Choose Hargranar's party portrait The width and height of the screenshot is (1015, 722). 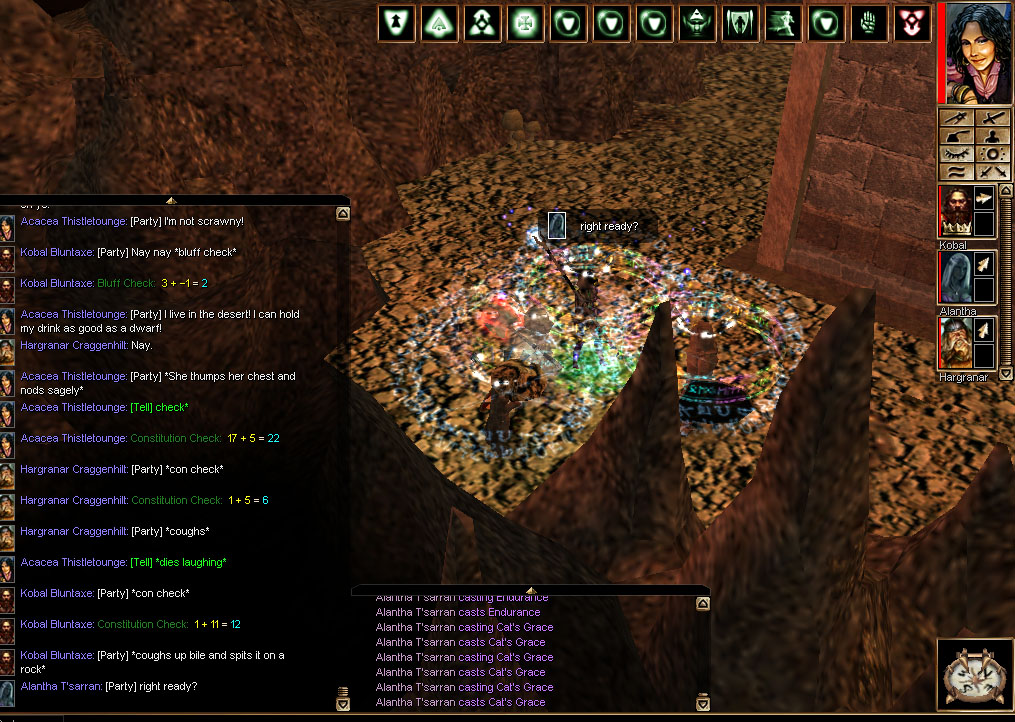tap(954, 343)
